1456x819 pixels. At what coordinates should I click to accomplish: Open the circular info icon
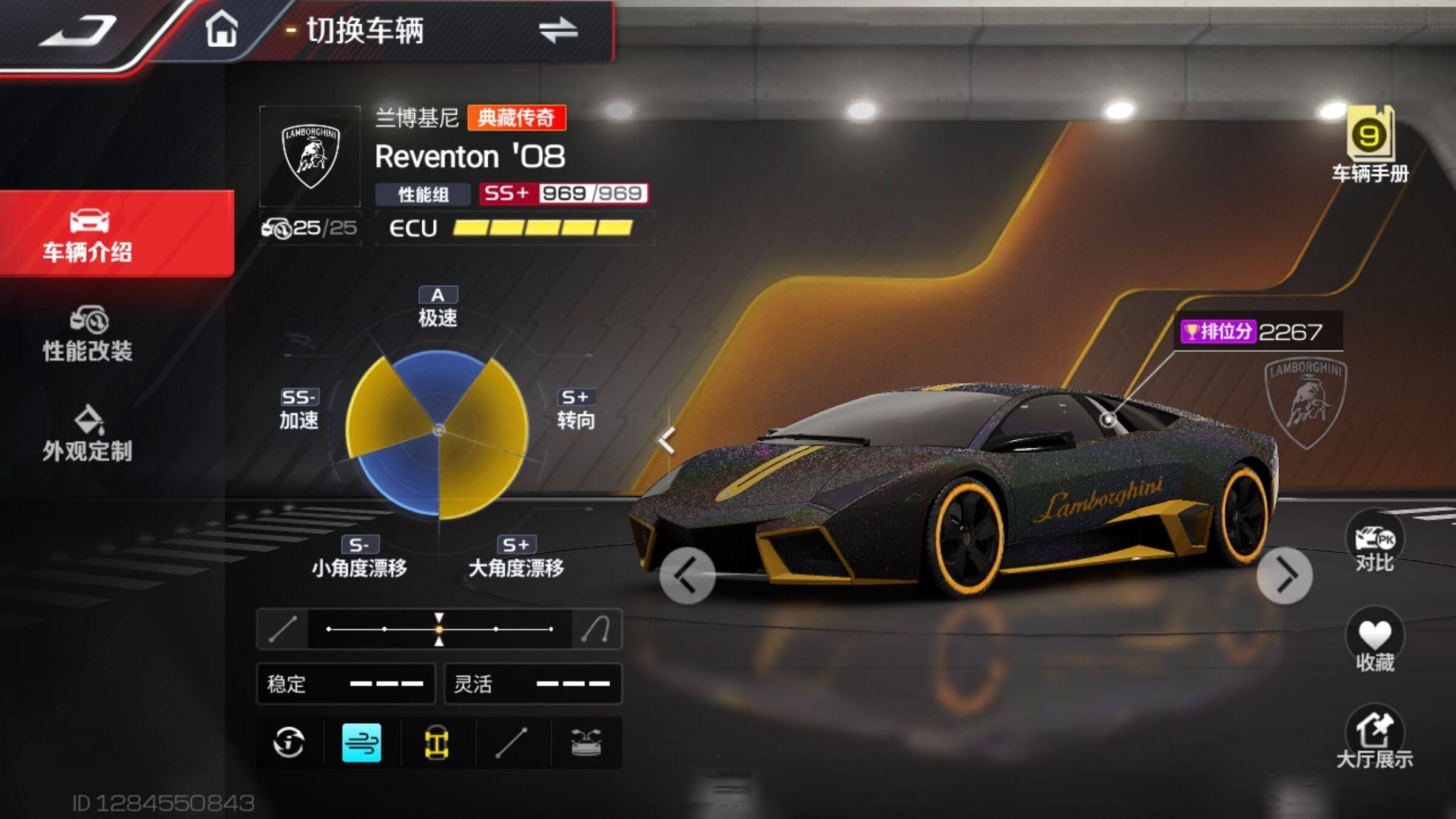[289, 743]
